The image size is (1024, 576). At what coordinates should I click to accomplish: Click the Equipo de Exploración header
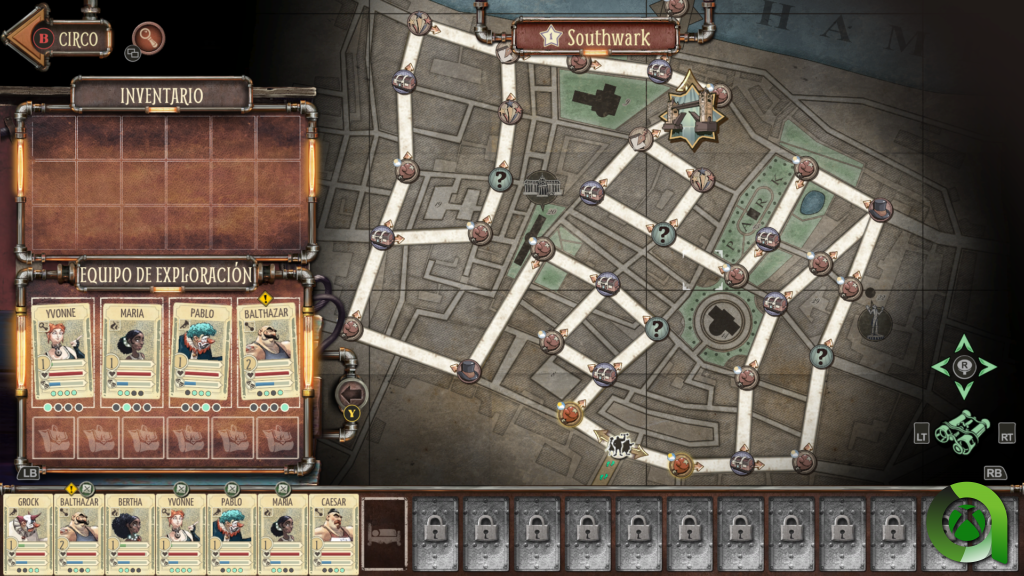click(x=166, y=273)
